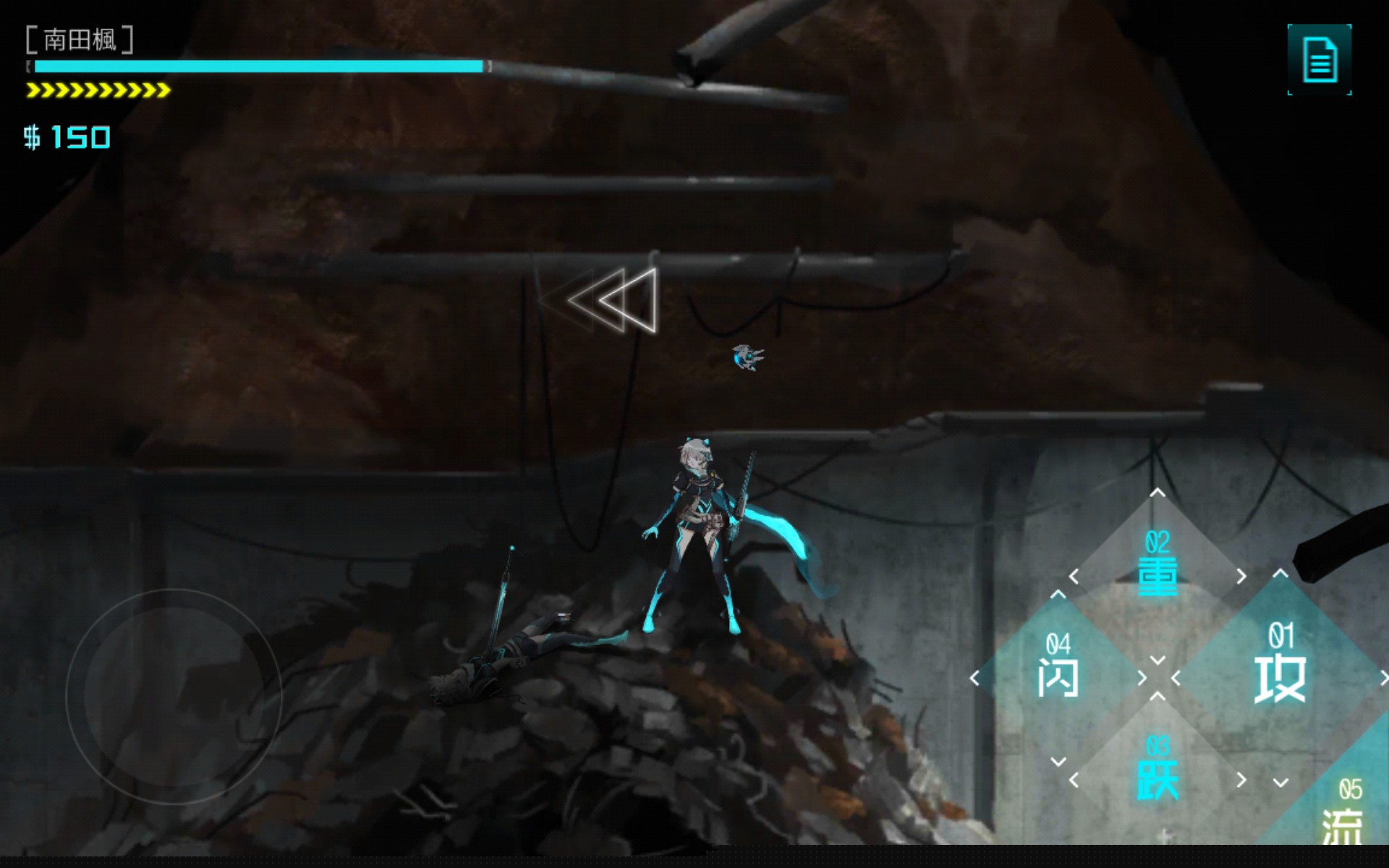Touch the virtual joystick circle
This screenshot has height=868, width=1389.
click(174, 696)
